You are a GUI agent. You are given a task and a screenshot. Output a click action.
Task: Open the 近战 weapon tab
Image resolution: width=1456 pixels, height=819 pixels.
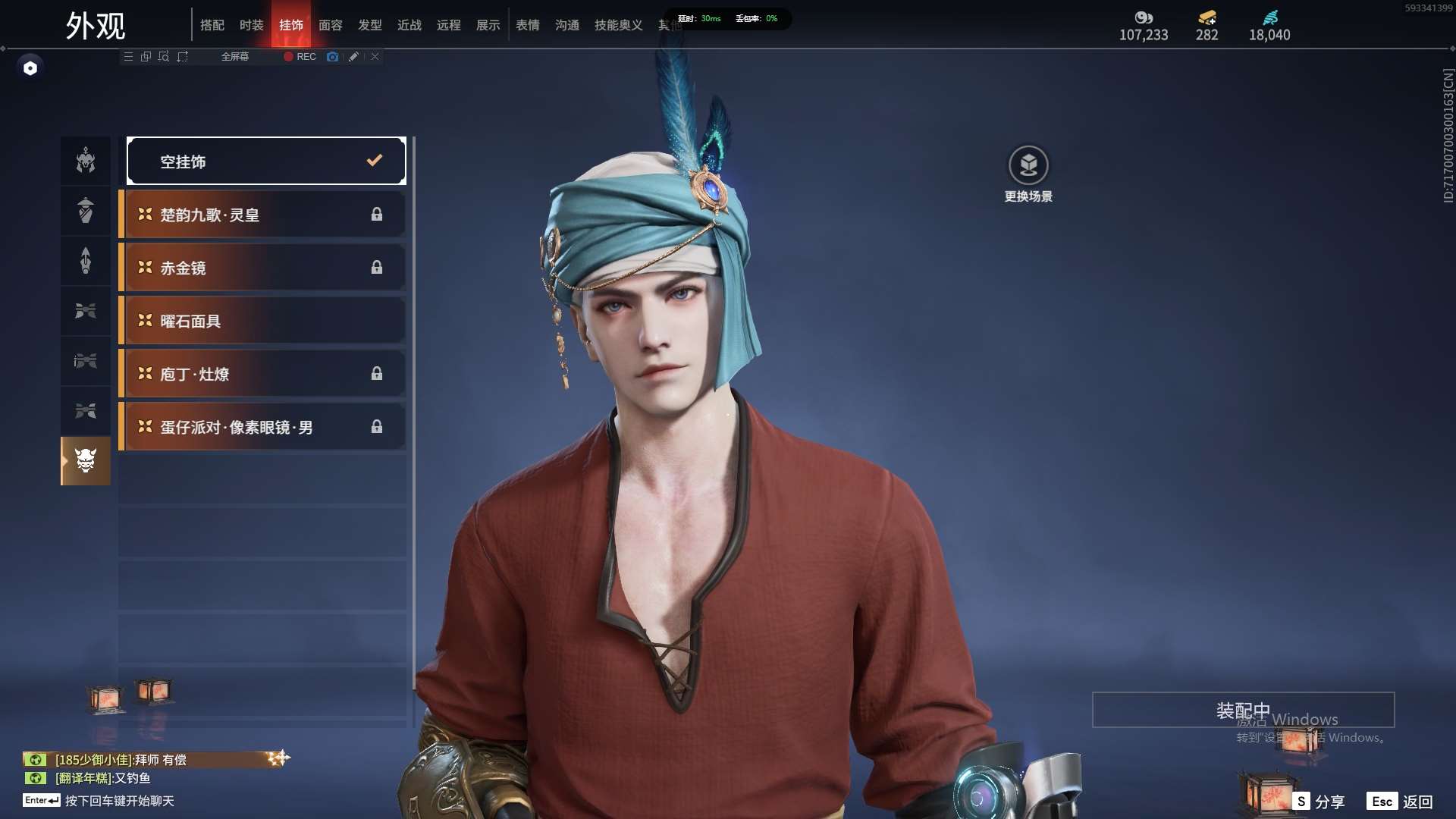coord(409,25)
